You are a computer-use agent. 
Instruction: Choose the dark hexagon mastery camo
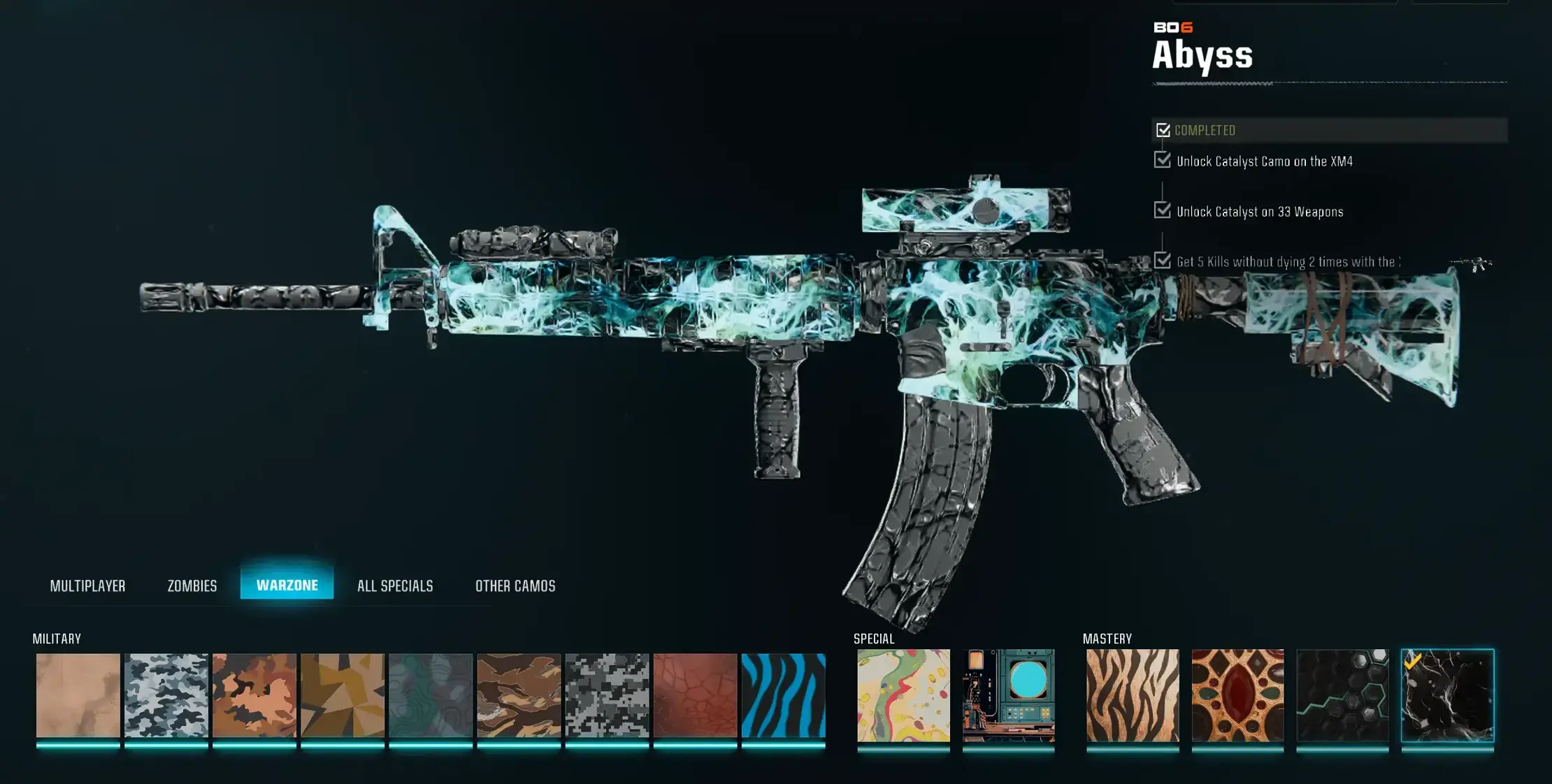1342,695
